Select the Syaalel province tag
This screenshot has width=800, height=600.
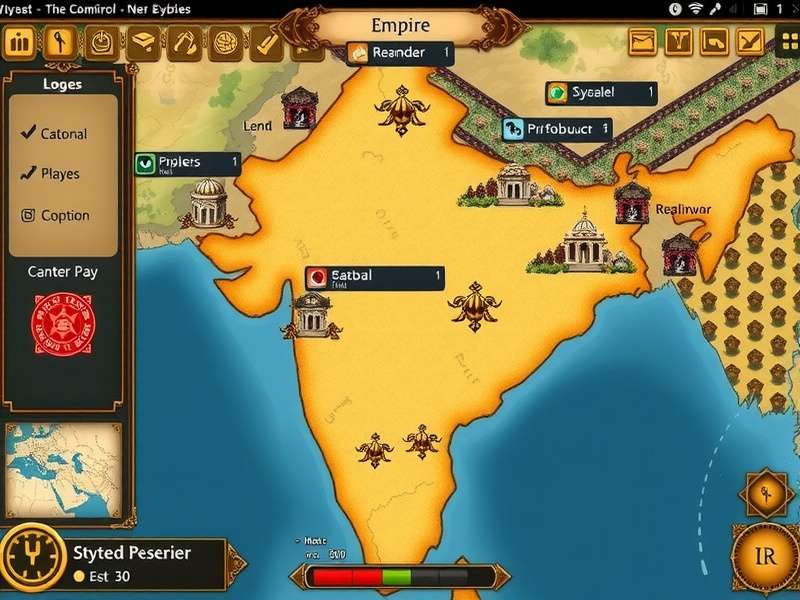point(600,93)
